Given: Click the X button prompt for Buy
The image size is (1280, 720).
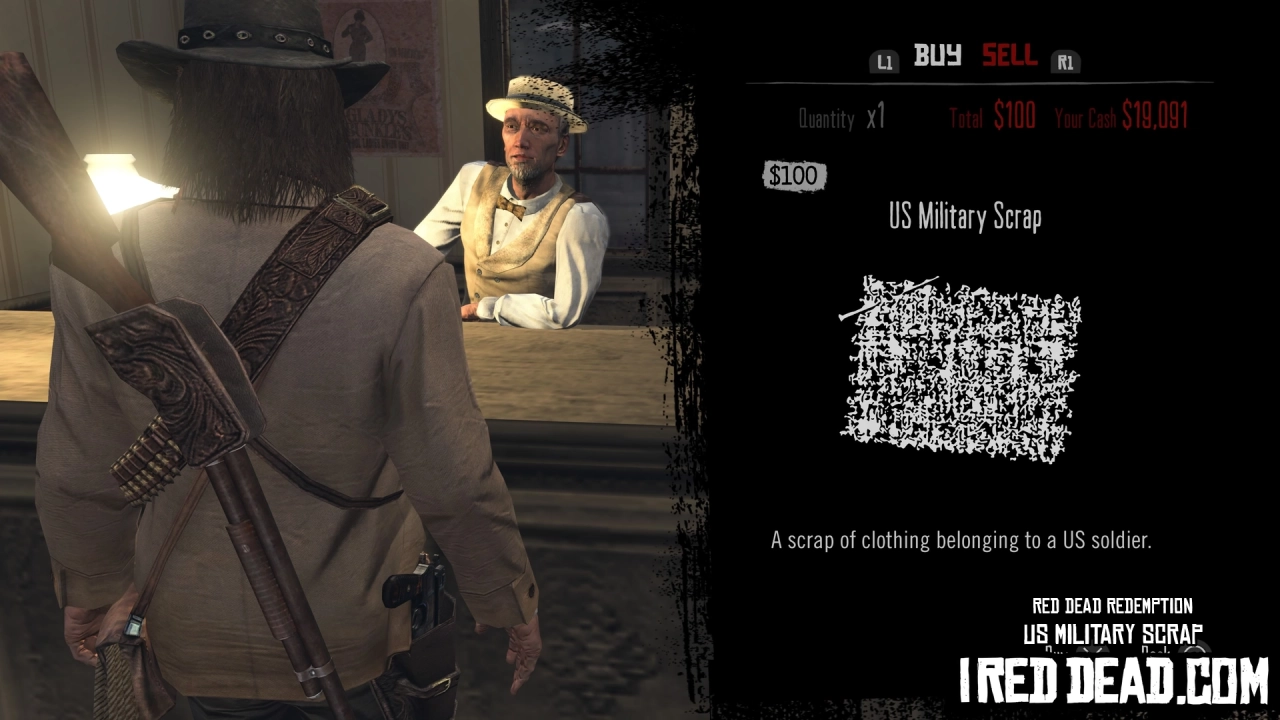Looking at the screenshot, I should point(1090,650).
